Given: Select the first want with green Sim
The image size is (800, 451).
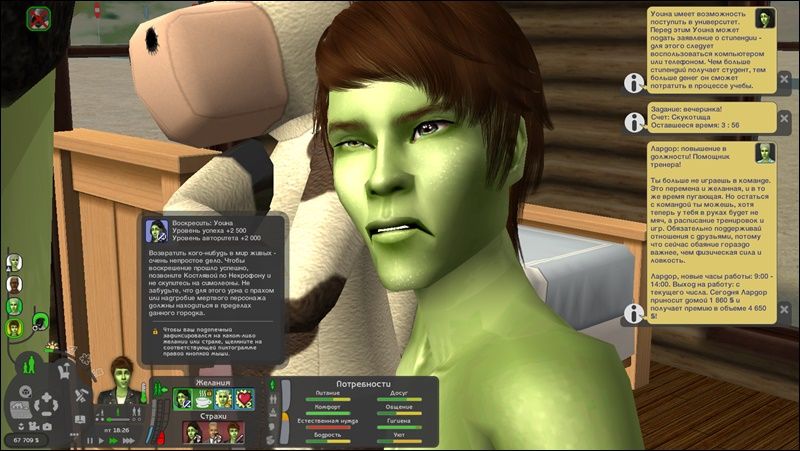Looking at the screenshot, I should tap(184, 399).
